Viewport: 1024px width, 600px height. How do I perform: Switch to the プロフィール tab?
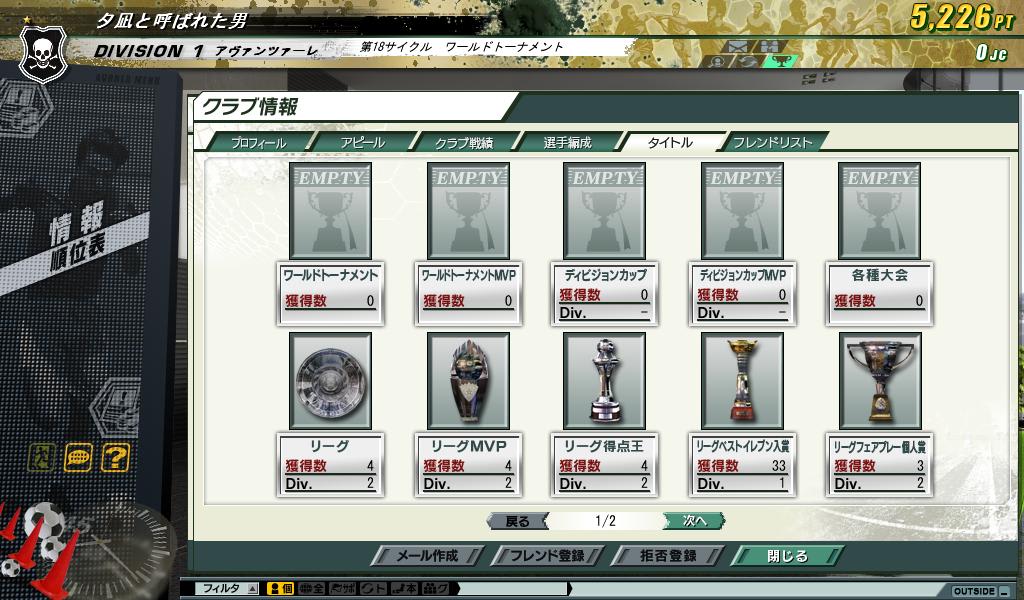258,143
